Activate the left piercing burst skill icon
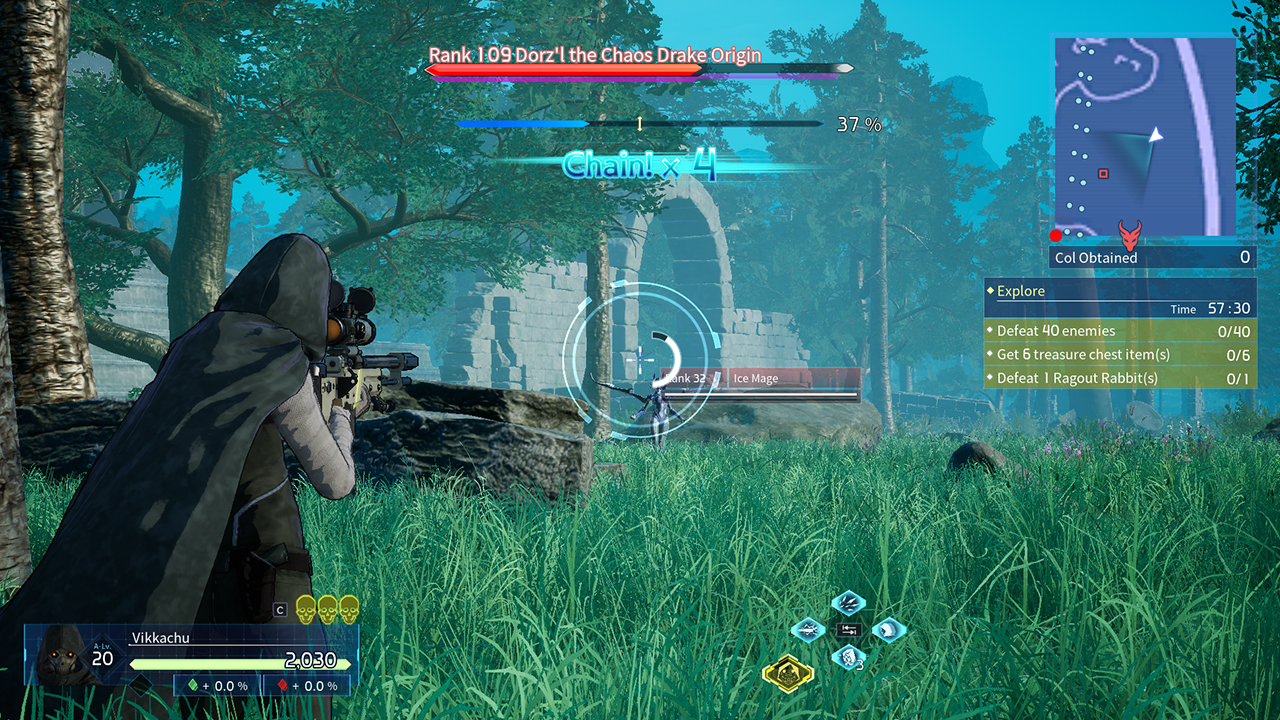 click(x=808, y=630)
